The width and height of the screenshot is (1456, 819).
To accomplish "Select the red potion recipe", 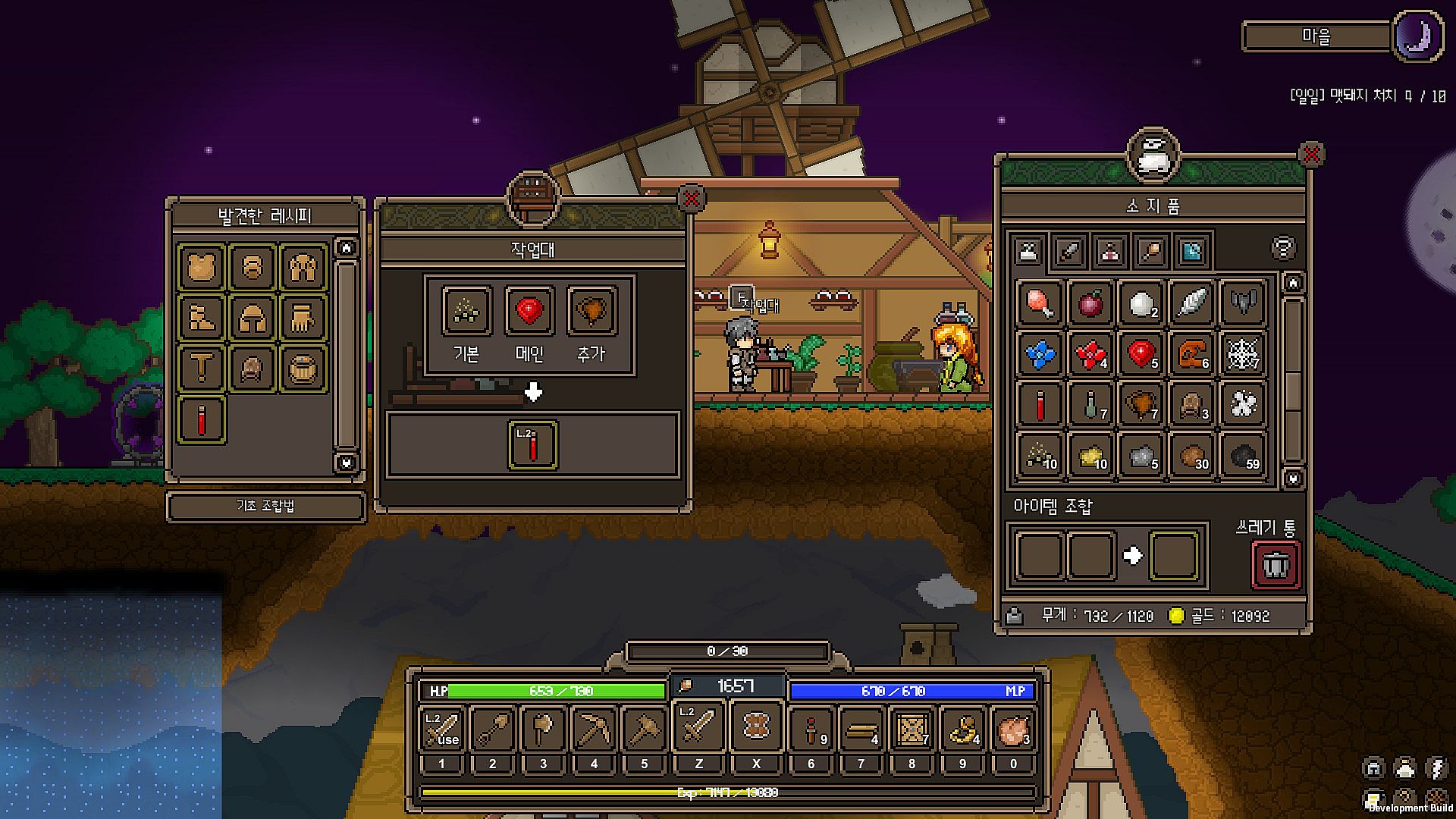I will (x=202, y=419).
